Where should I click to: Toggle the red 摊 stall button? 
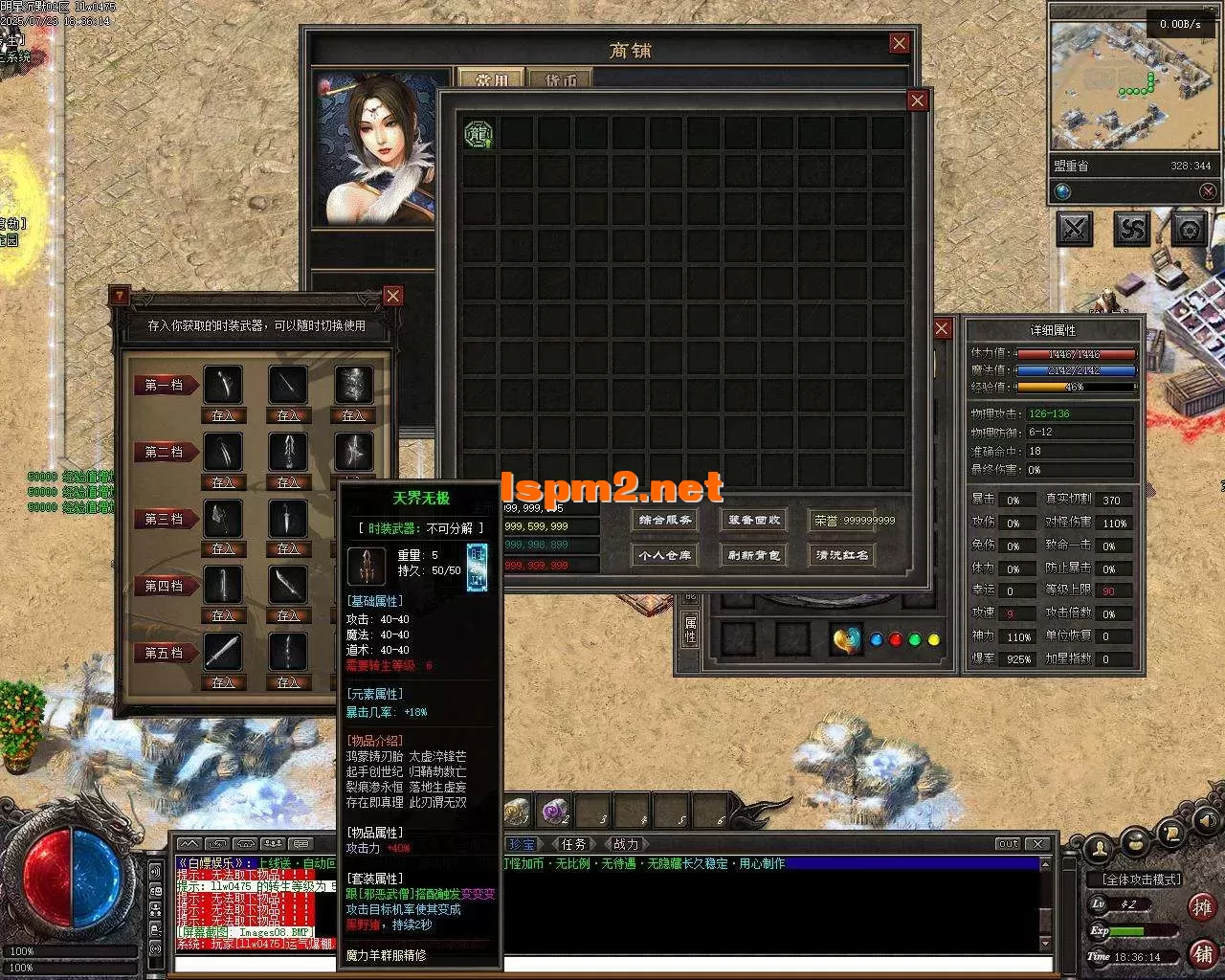point(1203,907)
